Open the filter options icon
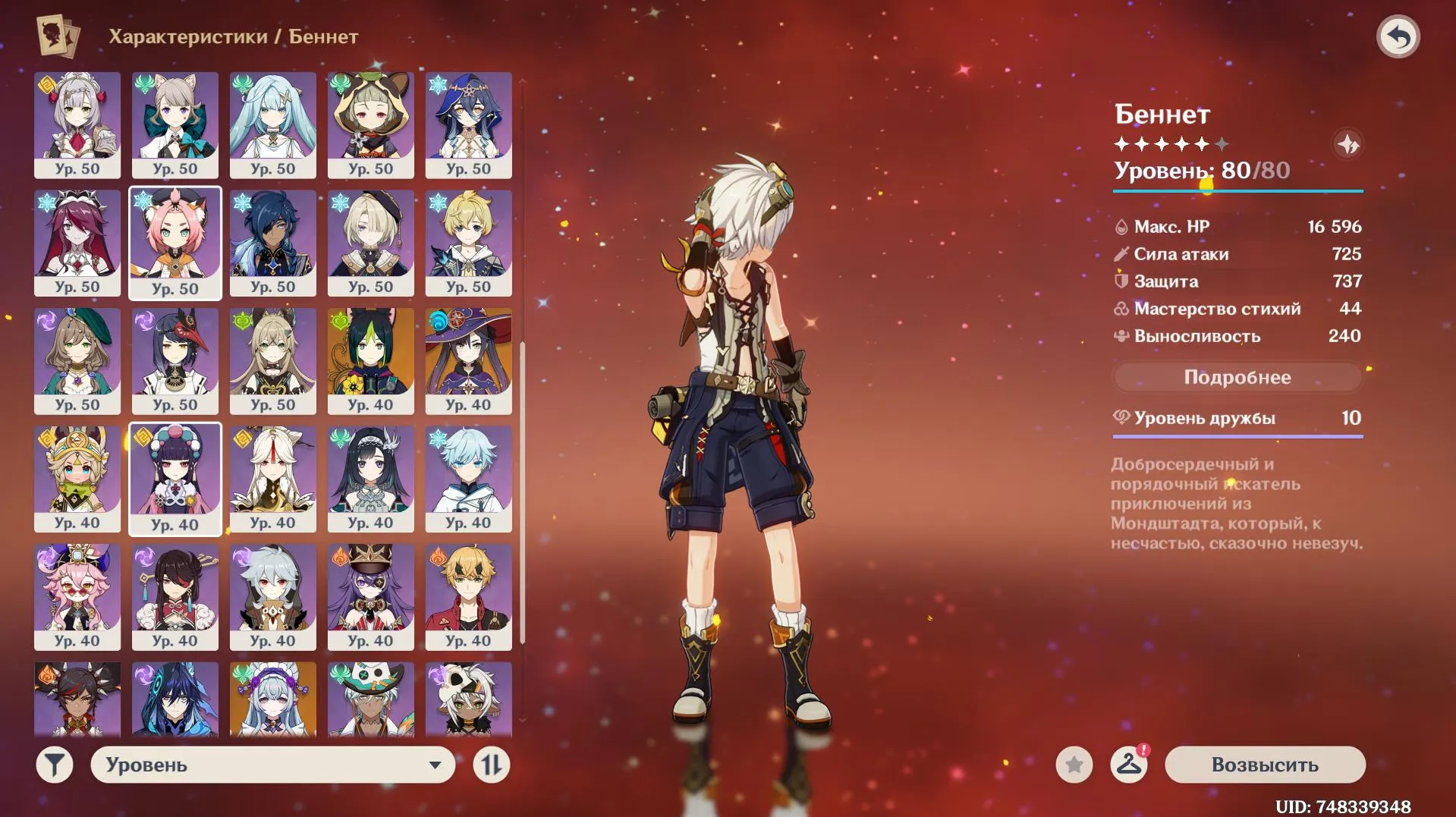Viewport: 1456px width, 817px height. coord(52,765)
